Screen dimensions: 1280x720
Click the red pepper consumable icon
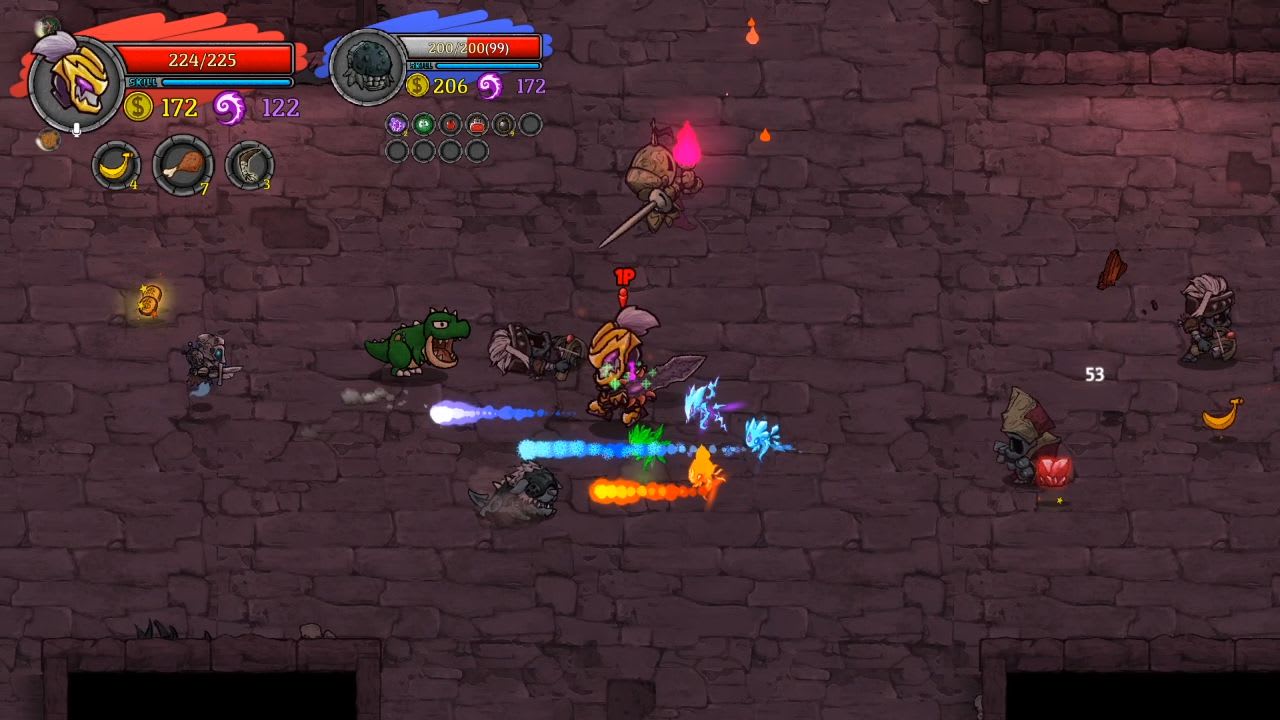pyautogui.click(x=448, y=124)
